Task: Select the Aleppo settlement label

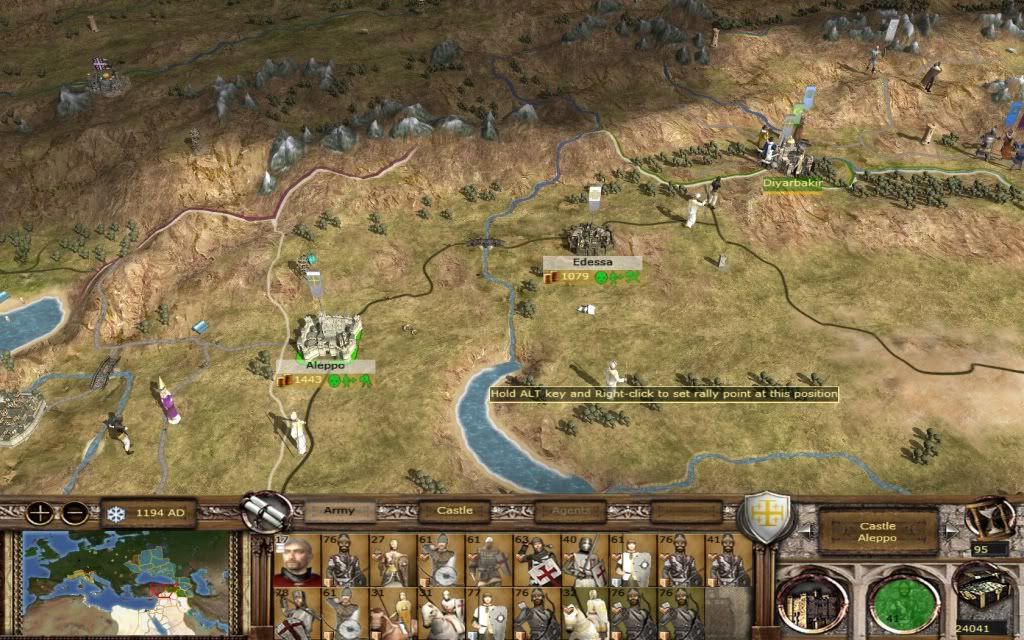Action: [x=325, y=366]
